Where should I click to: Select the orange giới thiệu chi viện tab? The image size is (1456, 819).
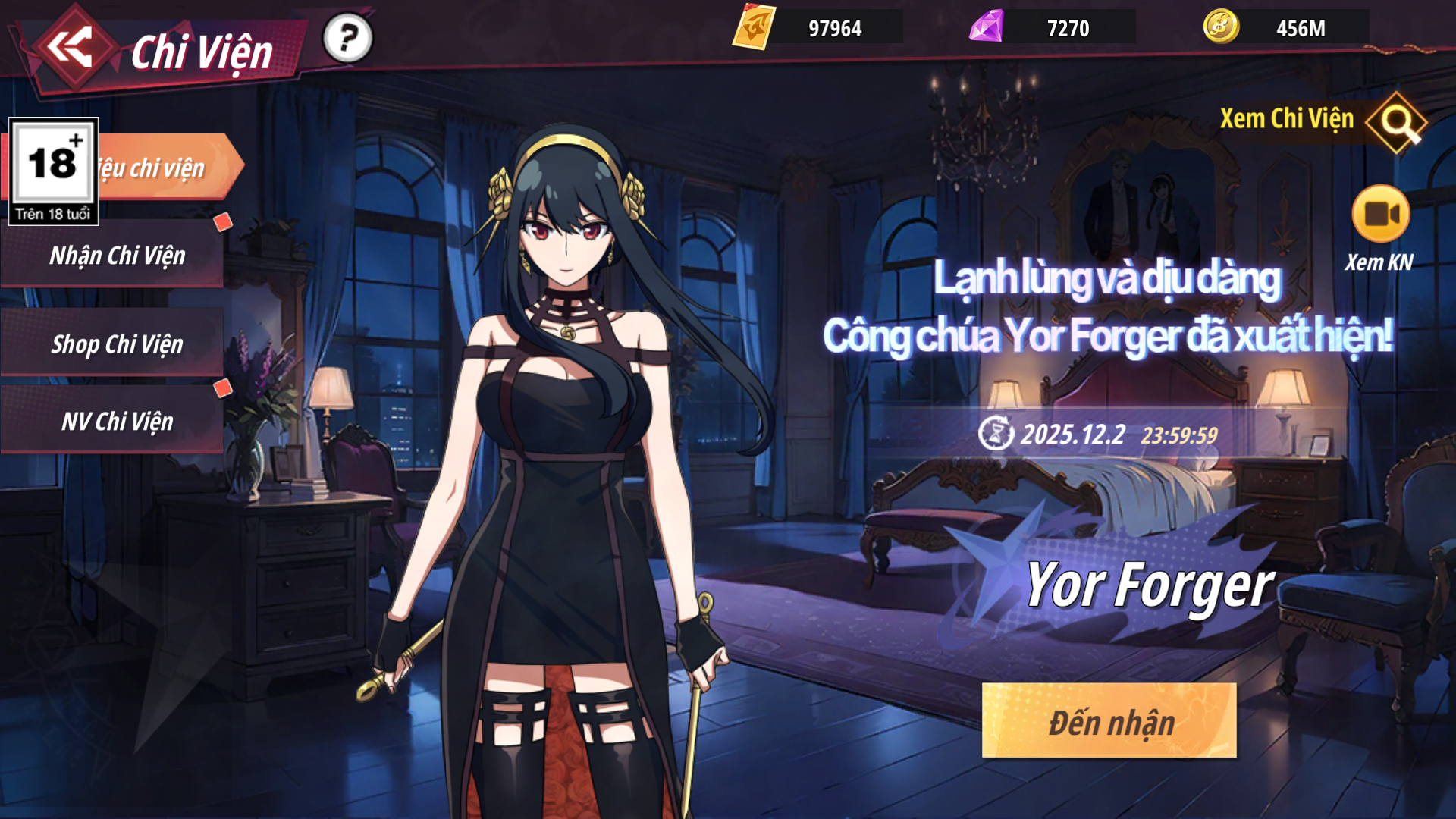point(167,168)
